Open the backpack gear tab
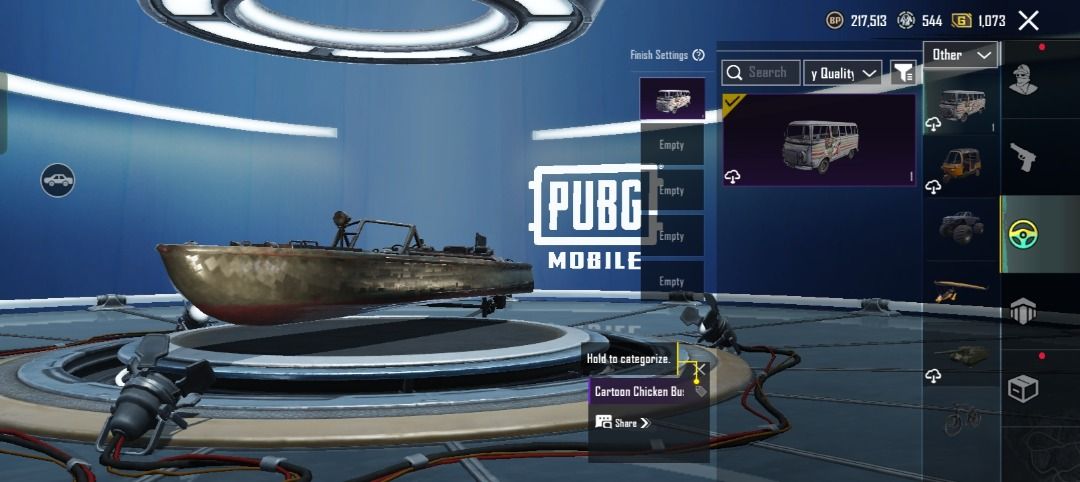 pyautogui.click(x=1023, y=311)
